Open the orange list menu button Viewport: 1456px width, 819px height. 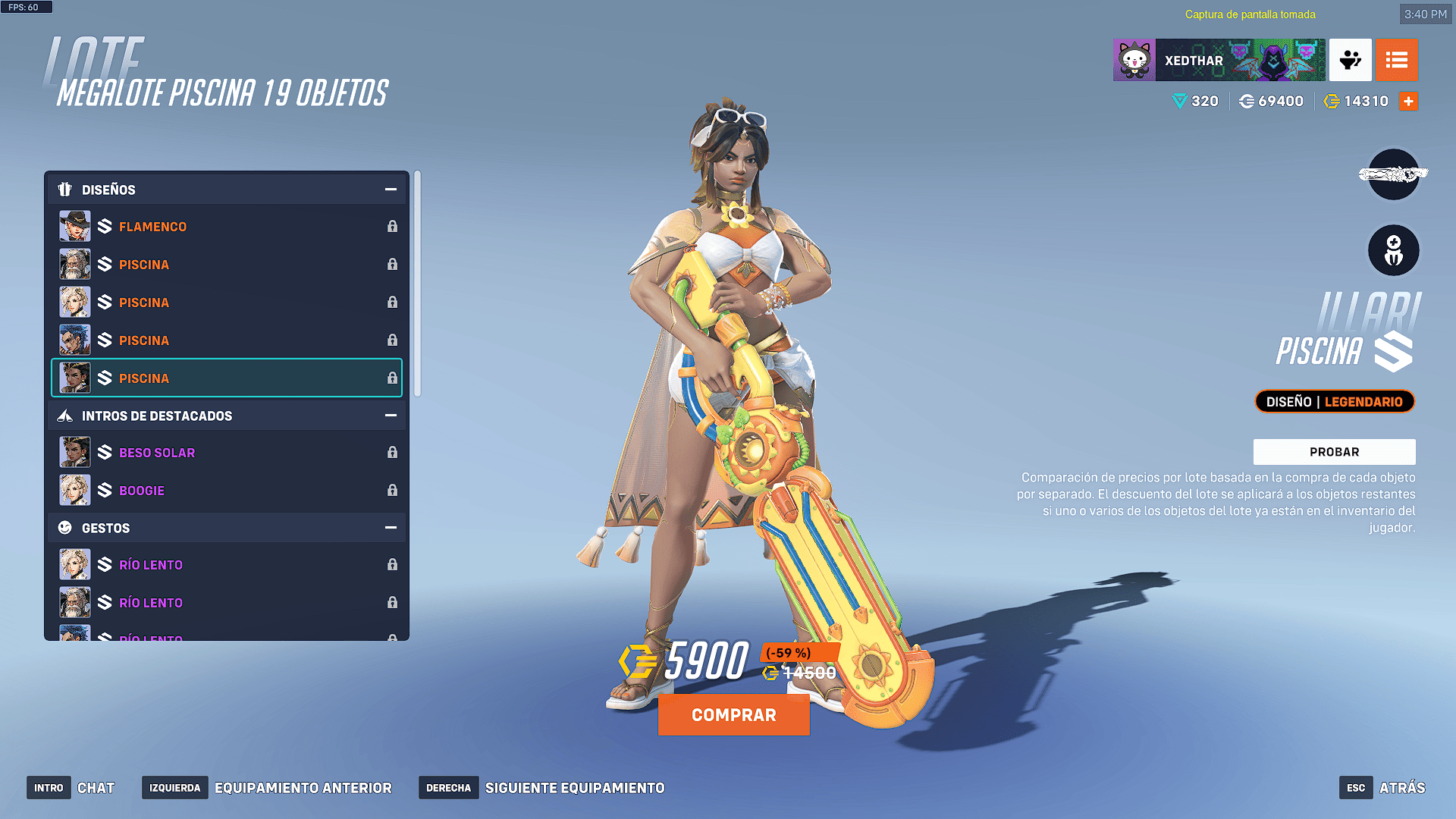(x=1396, y=60)
